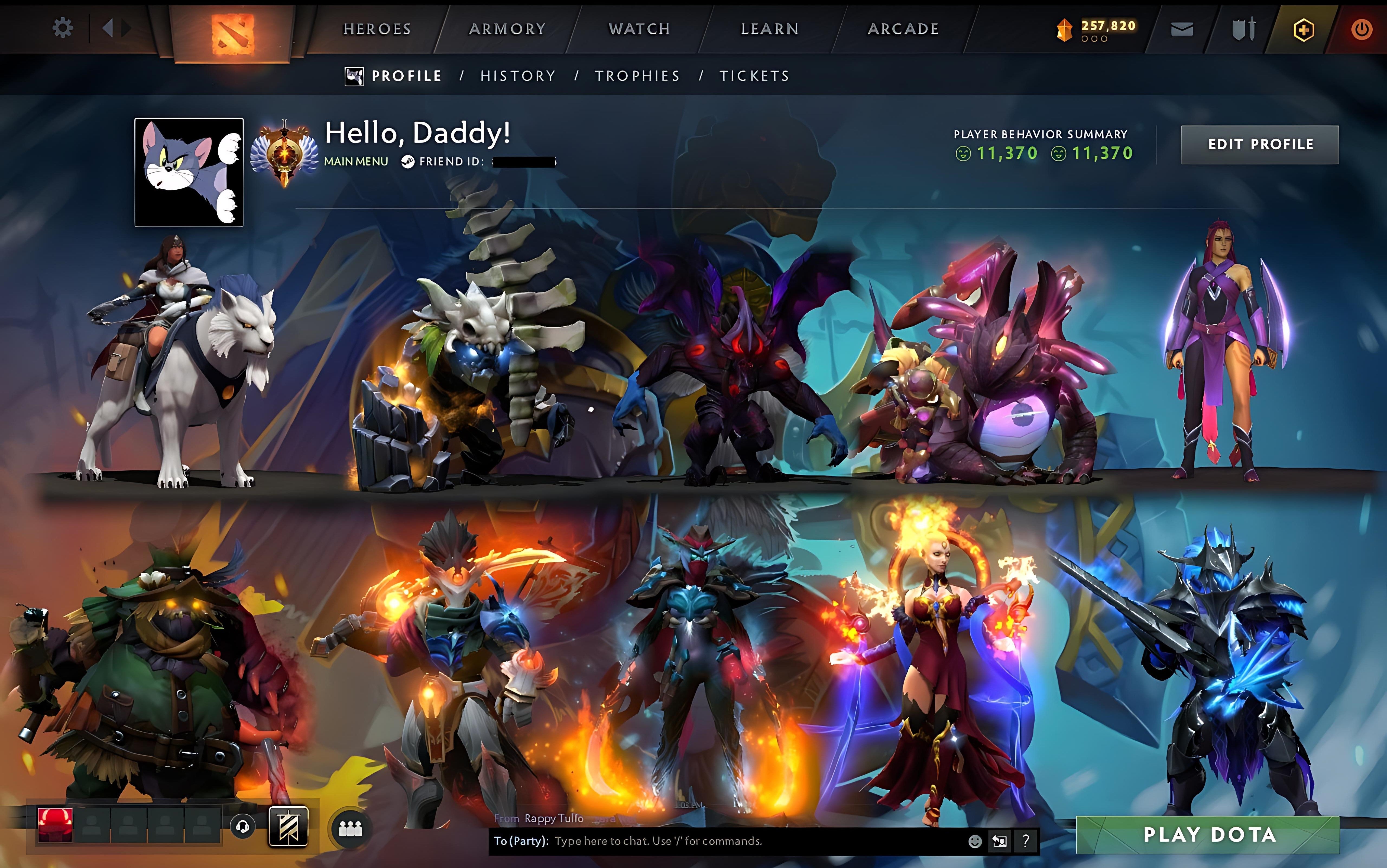Switch chat channel using the arrow bubble icon
The height and width of the screenshot is (868, 1387).
[1000, 842]
